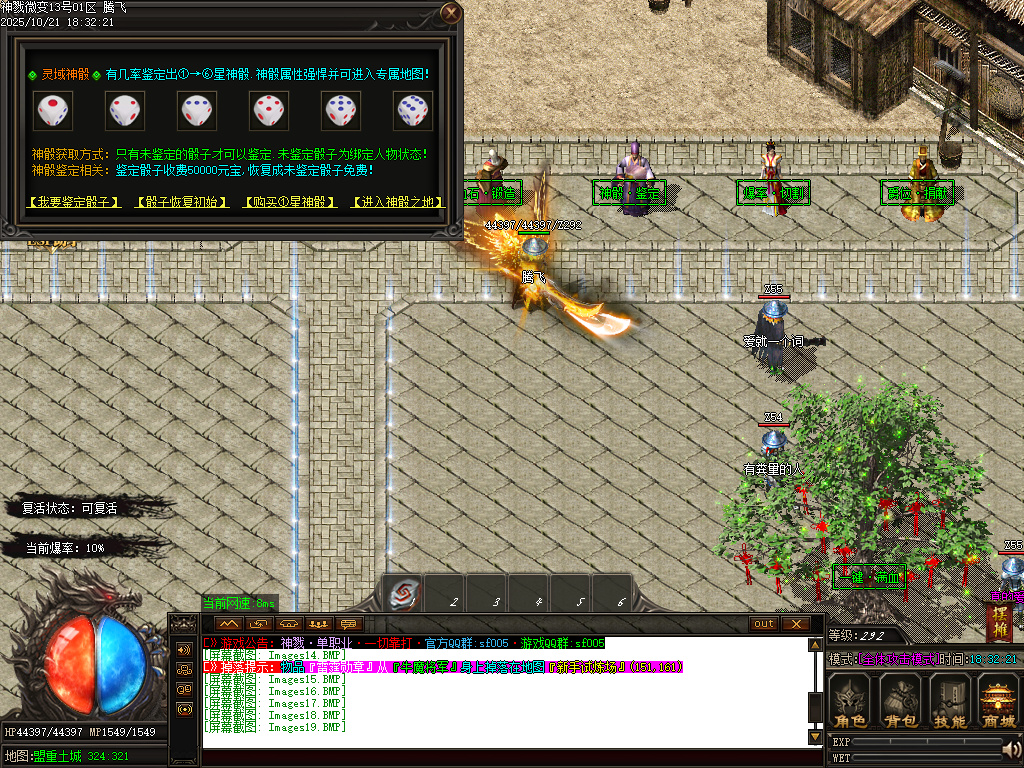This screenshot has width=1024, height=768.
Task: Select the six-dot dice icon
Action: click(412, 110)
